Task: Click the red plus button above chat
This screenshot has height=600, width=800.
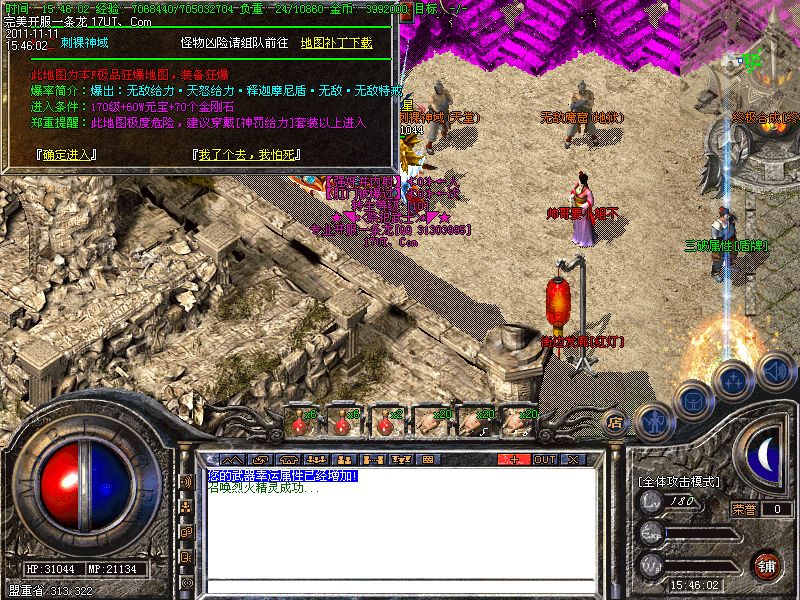Action: click(514, 459)
